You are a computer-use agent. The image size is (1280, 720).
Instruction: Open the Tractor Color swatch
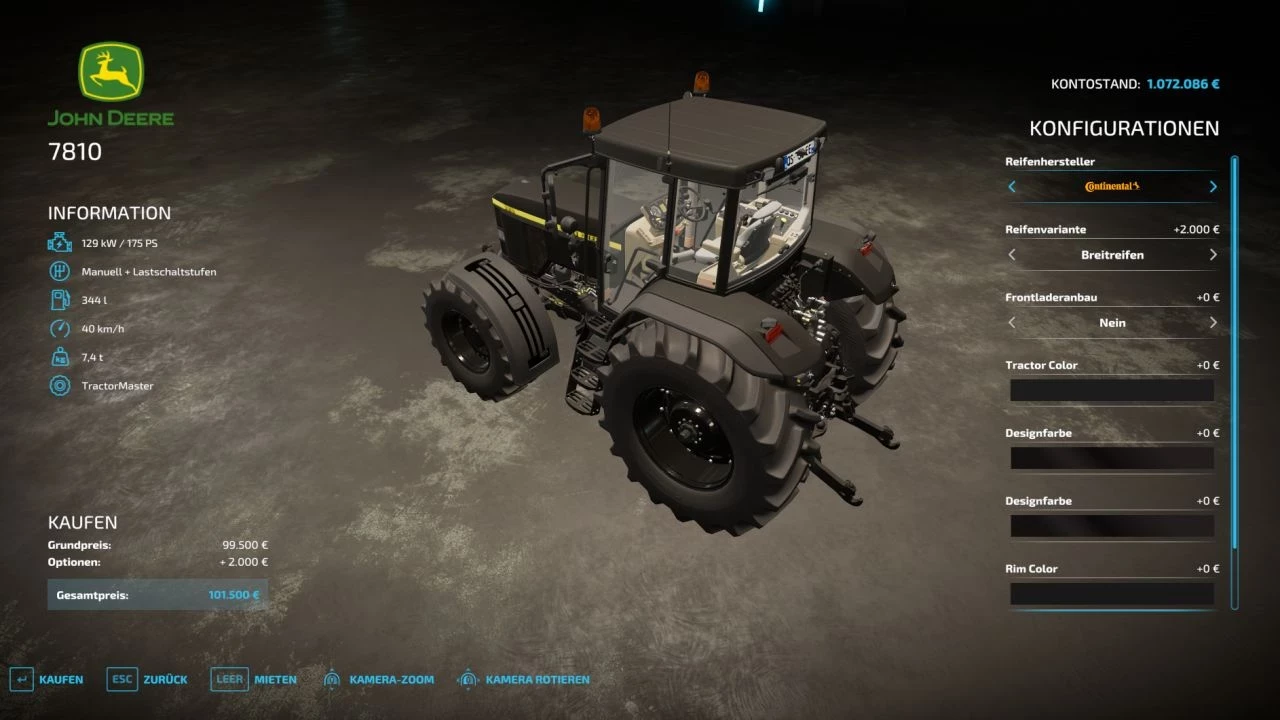pyautogui.click(x=1111, y=390)
